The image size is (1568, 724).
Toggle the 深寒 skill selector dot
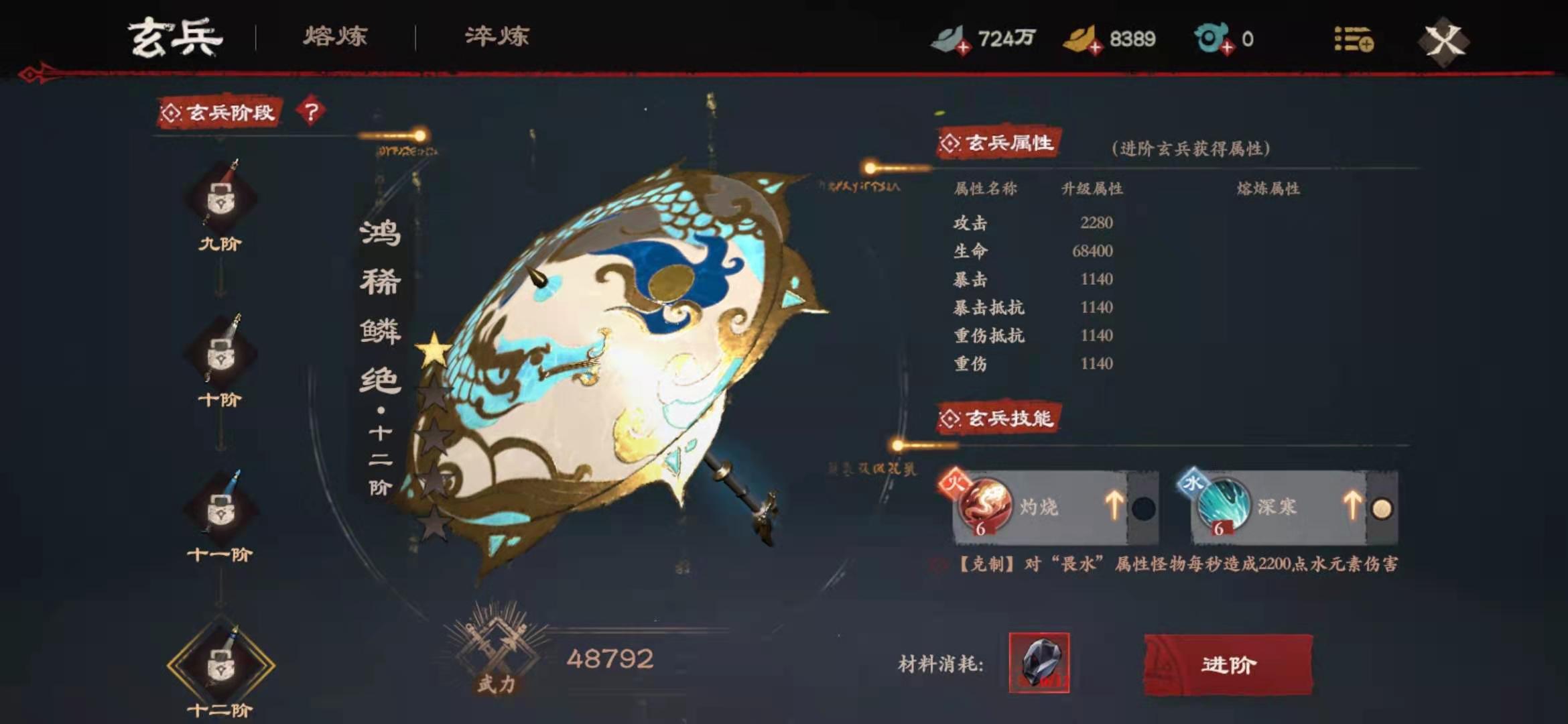click(1382, 509)
